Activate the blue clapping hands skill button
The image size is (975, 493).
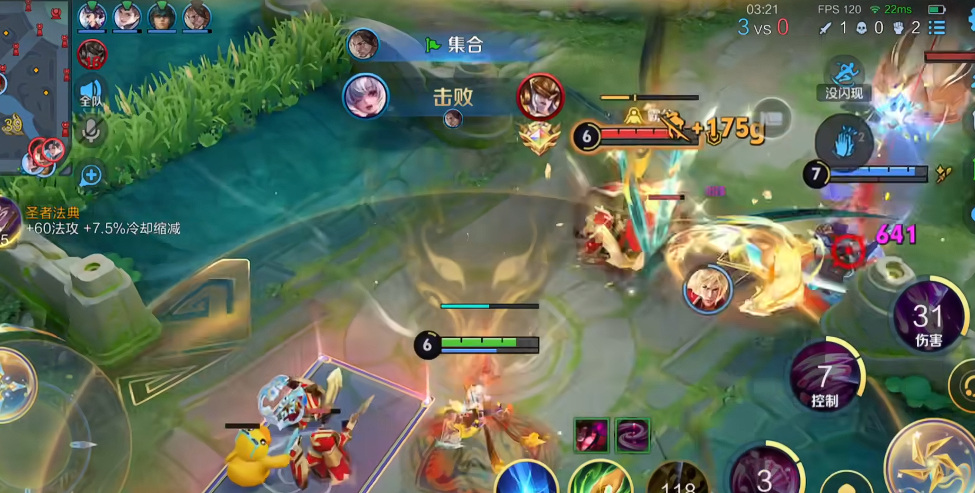[844, 140]
